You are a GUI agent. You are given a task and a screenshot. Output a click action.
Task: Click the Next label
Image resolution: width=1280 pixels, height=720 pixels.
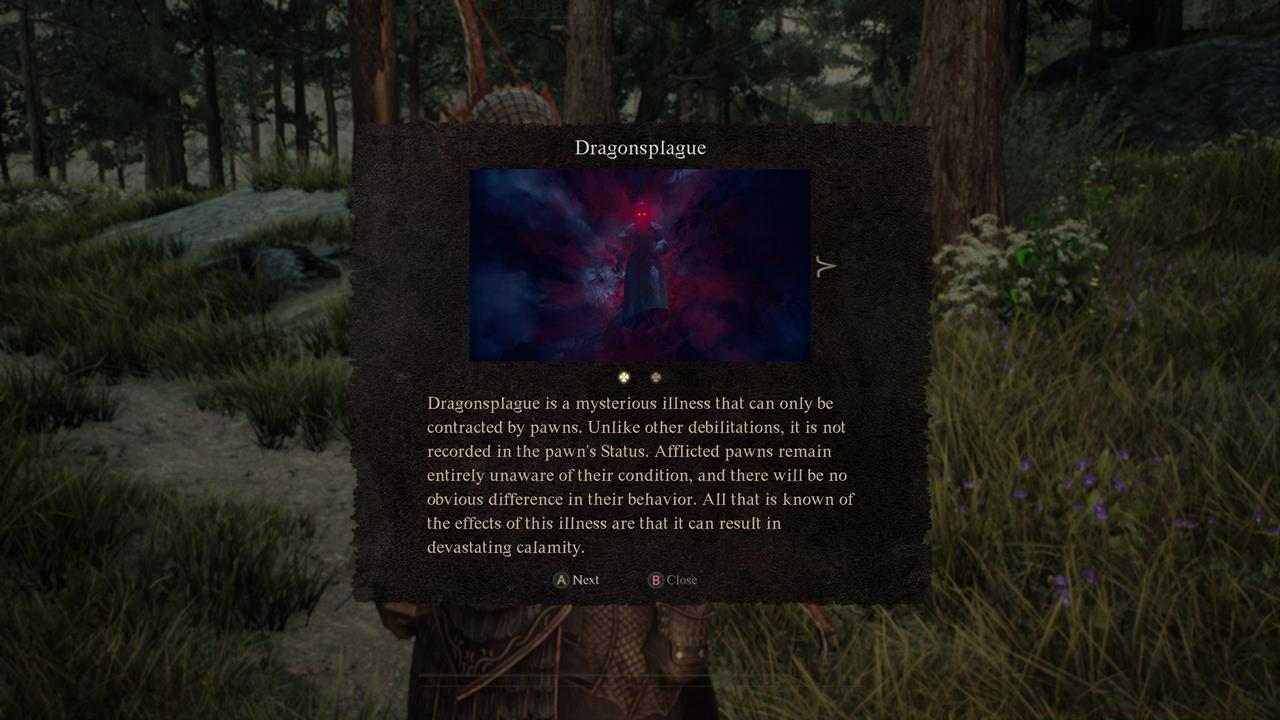tap(586, 580)
